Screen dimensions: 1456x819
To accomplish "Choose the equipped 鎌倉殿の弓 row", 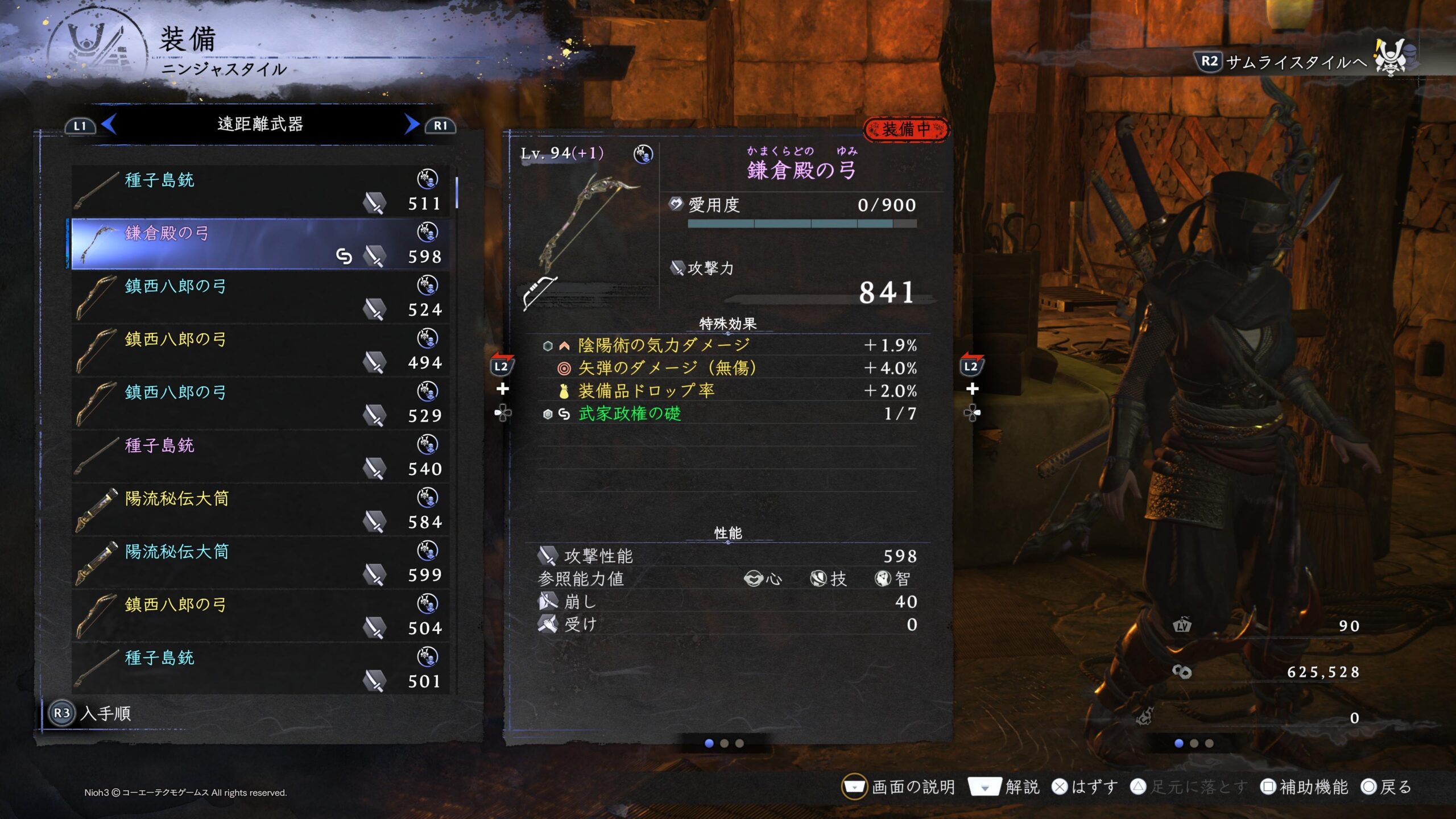I will (260, 244).
